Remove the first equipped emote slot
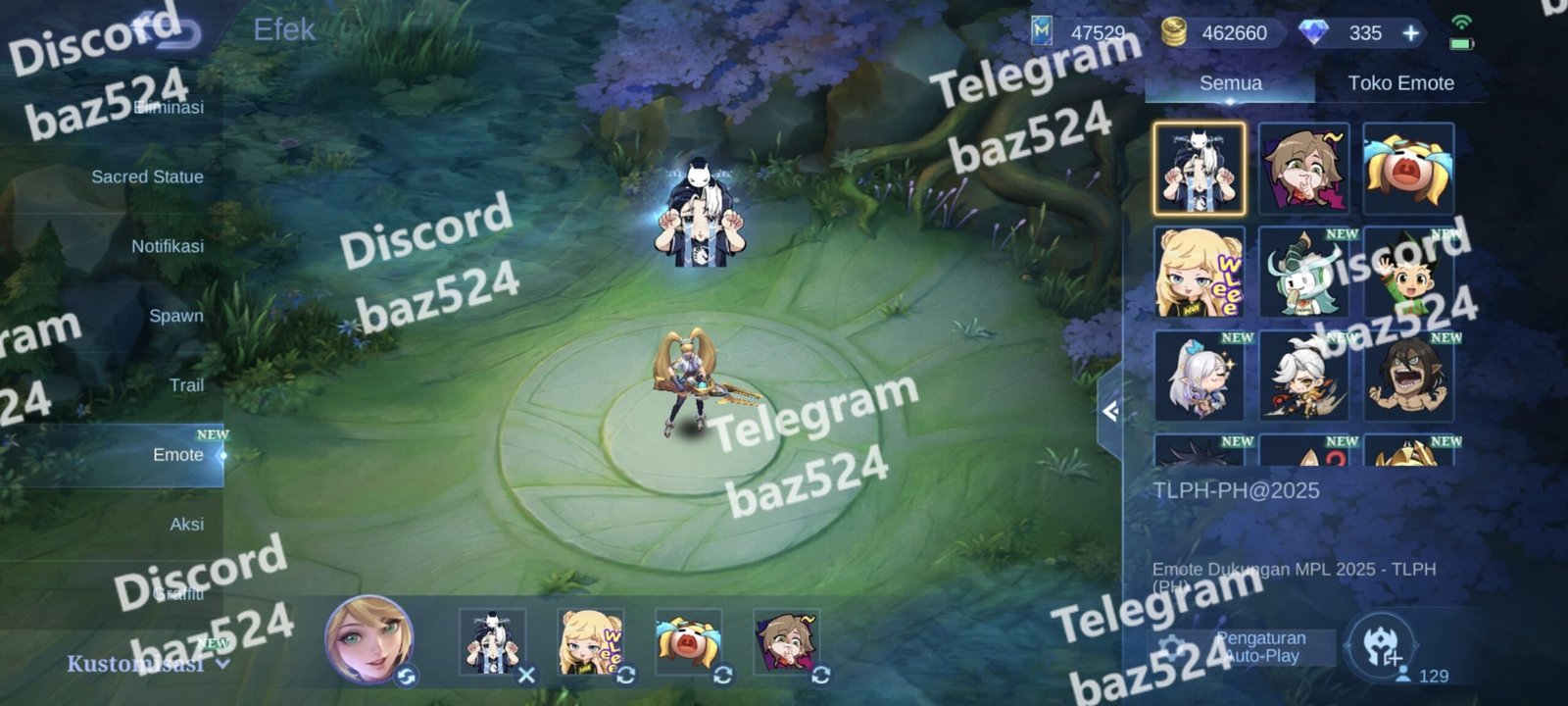This screenshot has height=706, width=1568. click(526, 675)
